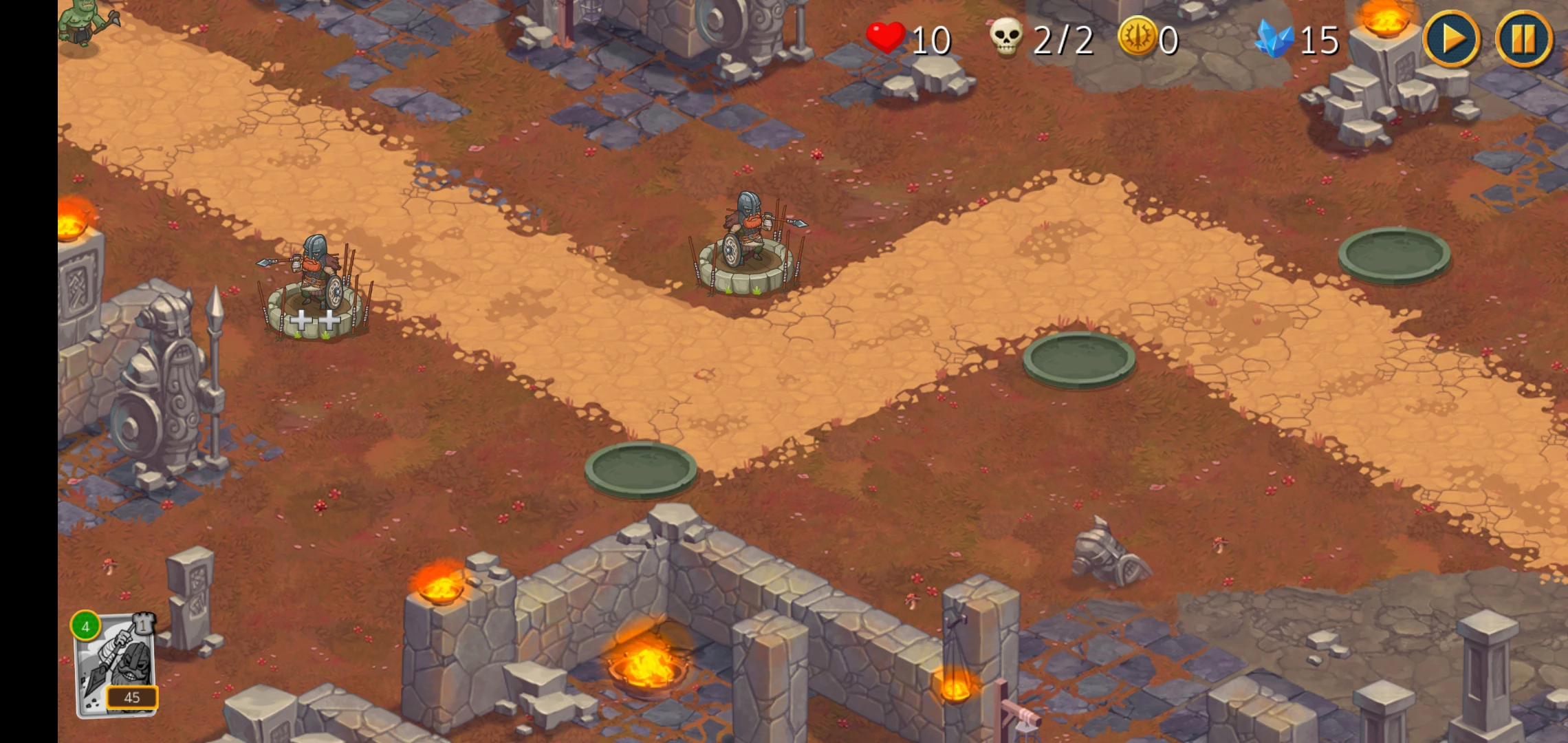Start the next wave with the play button
This screenshot has height=743, width=1568.
(x=1451, y=39)
